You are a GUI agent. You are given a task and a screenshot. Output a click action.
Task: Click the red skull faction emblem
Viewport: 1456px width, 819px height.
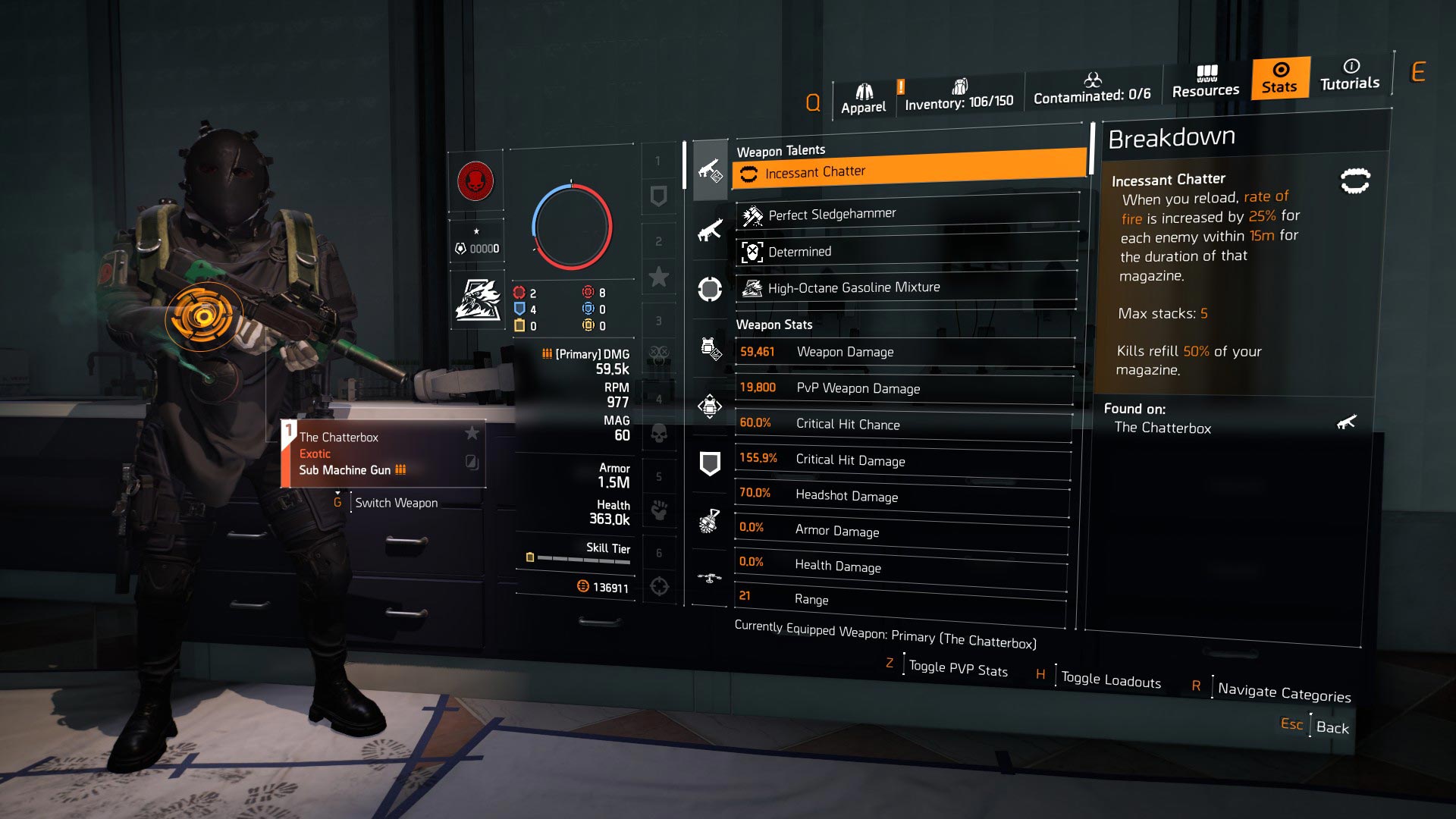click(476, 180)
